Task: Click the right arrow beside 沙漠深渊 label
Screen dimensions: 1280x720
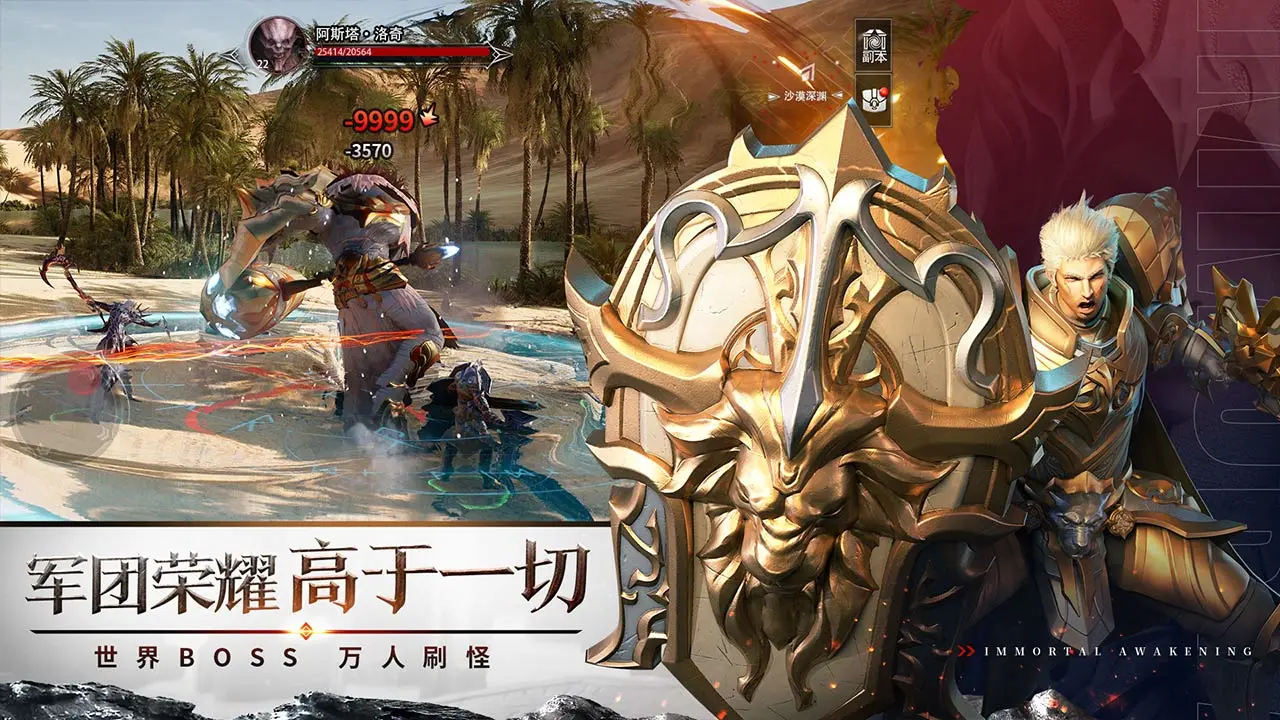Action: click(837, 95)
